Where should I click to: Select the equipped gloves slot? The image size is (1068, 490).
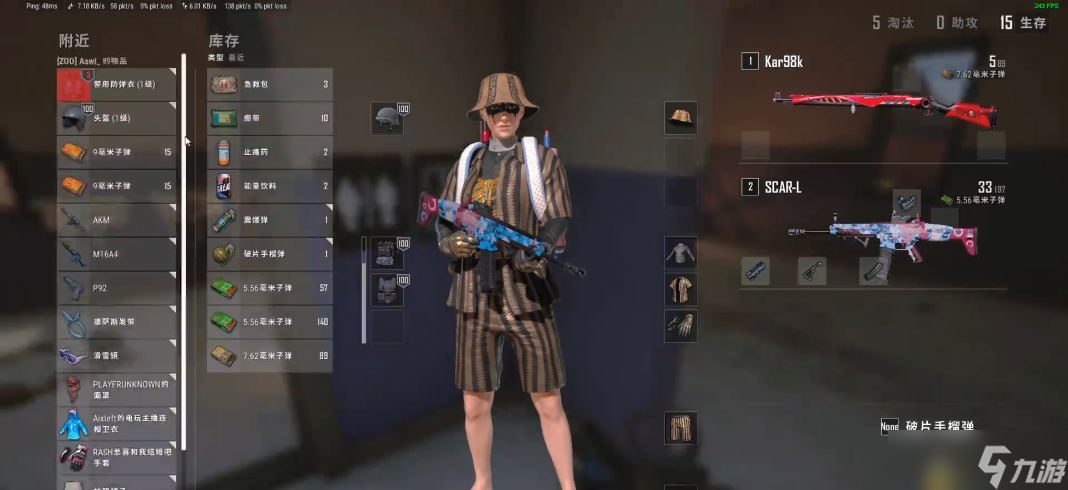click(681, 326)
